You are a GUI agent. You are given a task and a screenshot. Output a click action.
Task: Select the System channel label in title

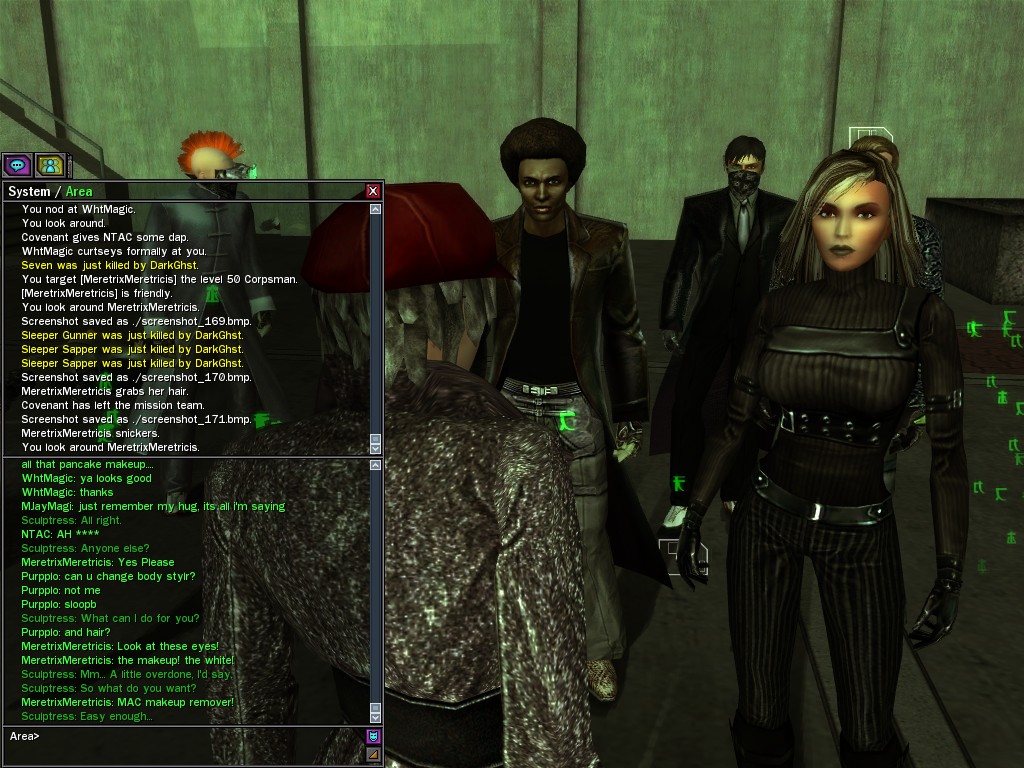point(28,191)
